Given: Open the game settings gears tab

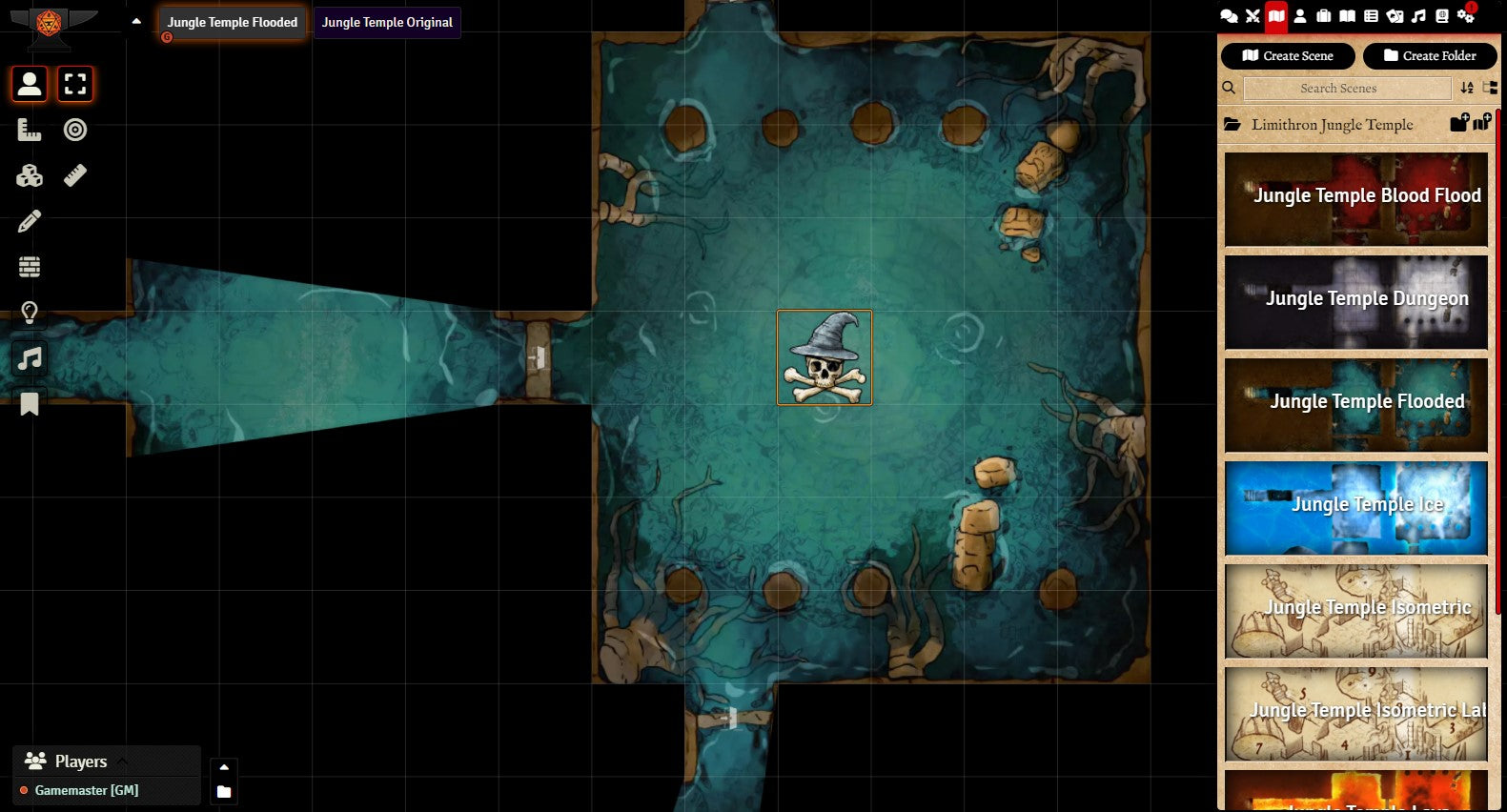Looking at the screenshot, I should [x=1466, y=16].
